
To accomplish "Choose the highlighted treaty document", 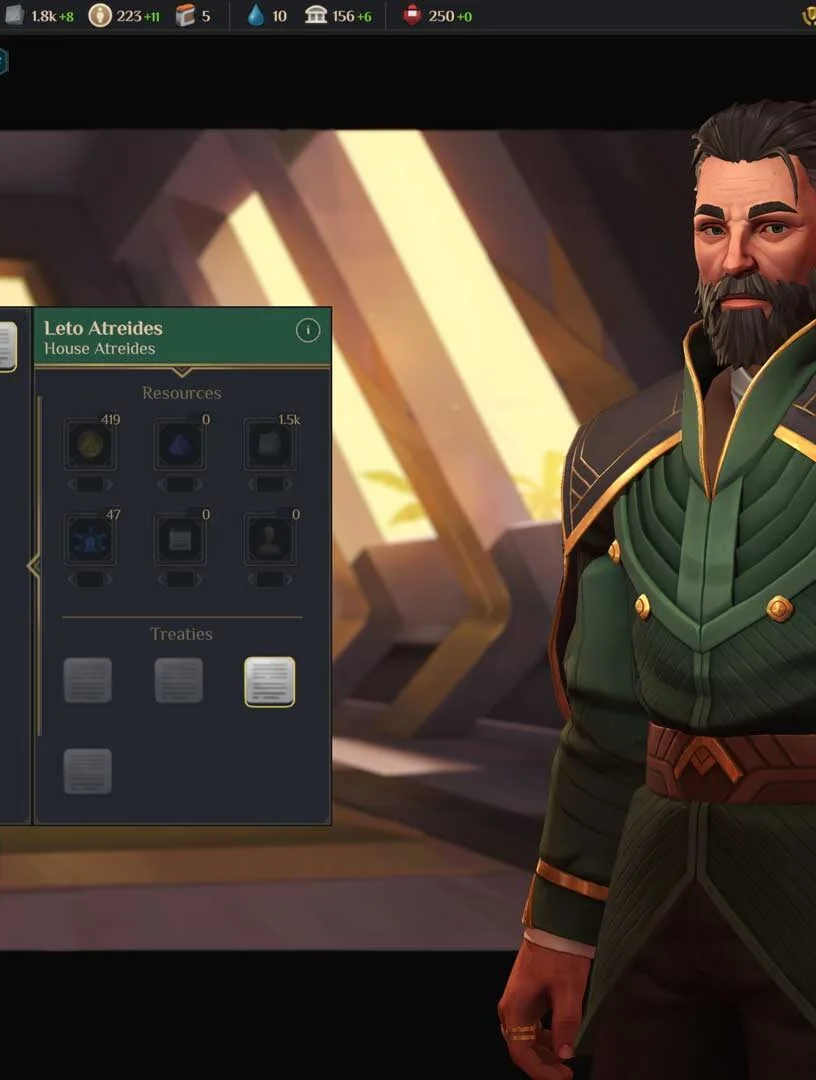I will (269, 682).
